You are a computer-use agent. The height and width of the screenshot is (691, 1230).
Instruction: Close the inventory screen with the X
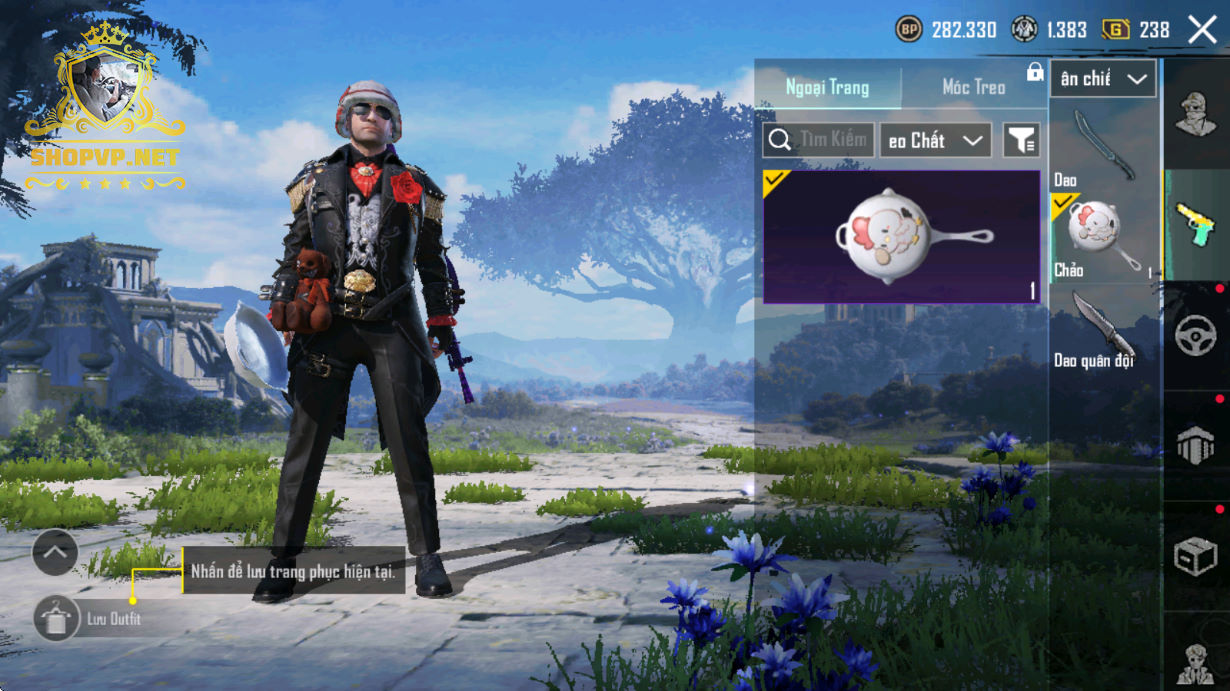(1202, 29)
